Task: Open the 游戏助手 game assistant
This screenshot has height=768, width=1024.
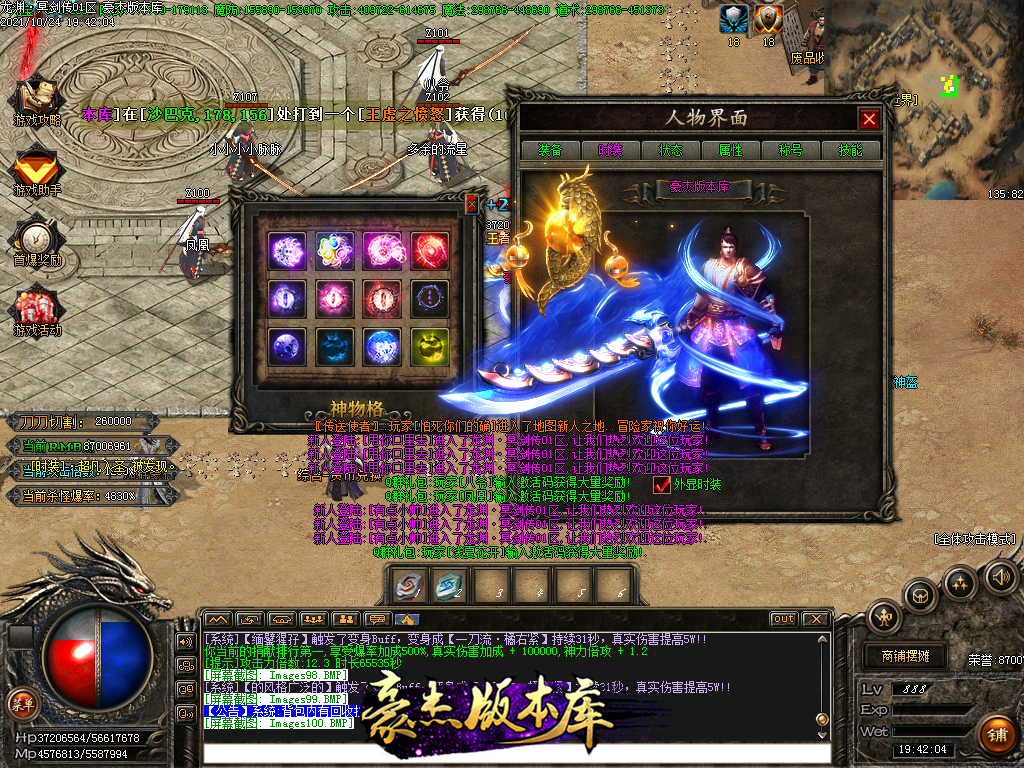Action: tap(37, 170)
